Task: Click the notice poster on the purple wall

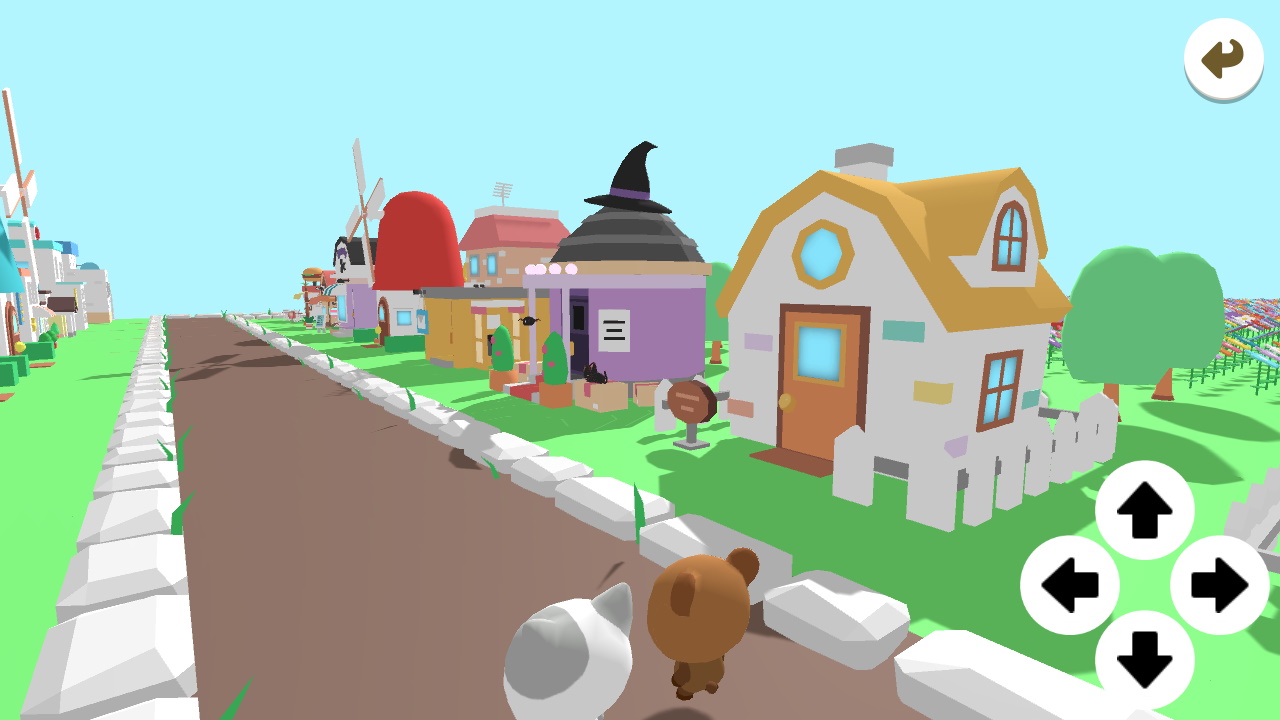Action: point(613,328)
